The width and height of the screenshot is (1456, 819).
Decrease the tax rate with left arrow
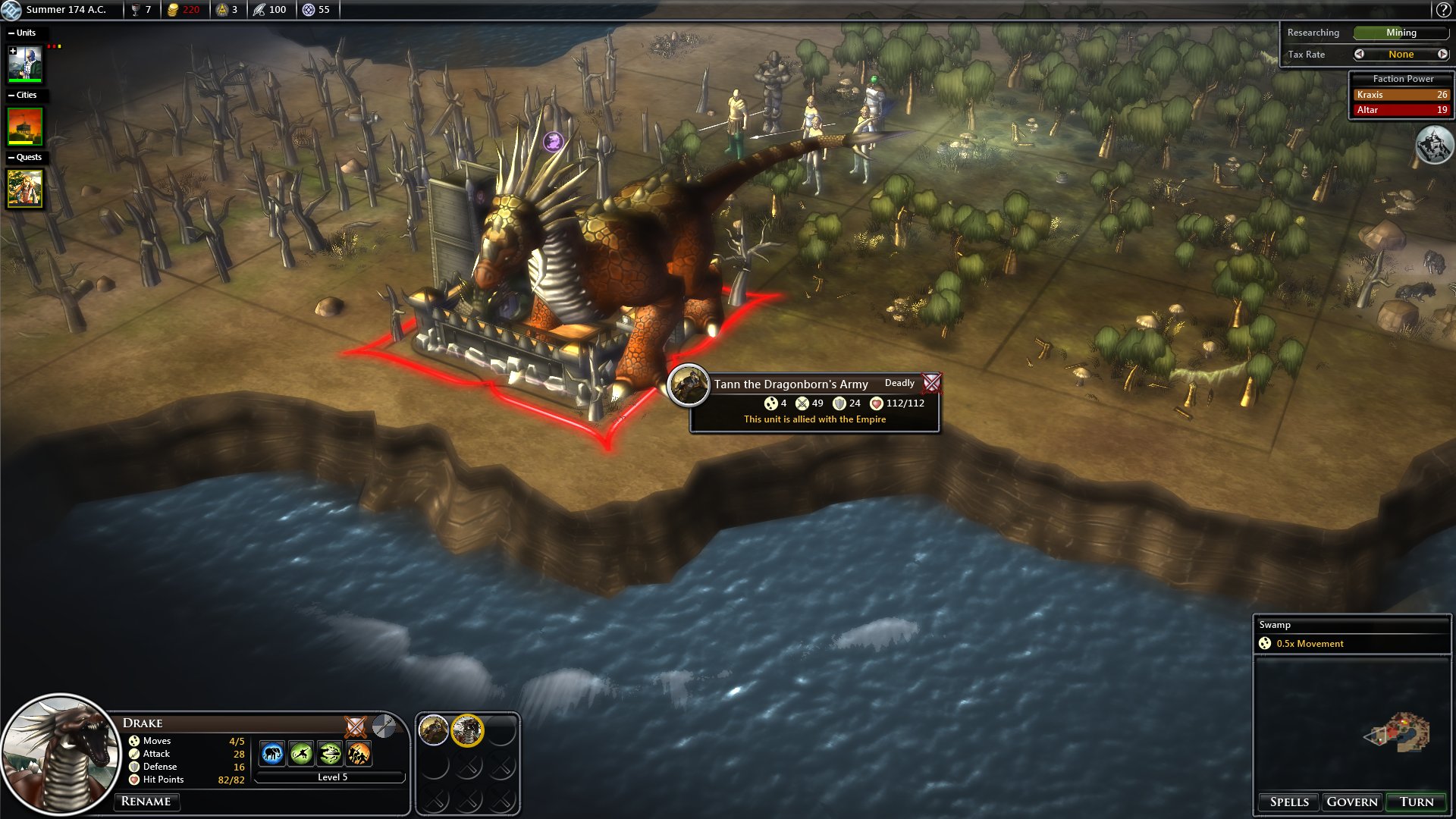pos(1359,54)
